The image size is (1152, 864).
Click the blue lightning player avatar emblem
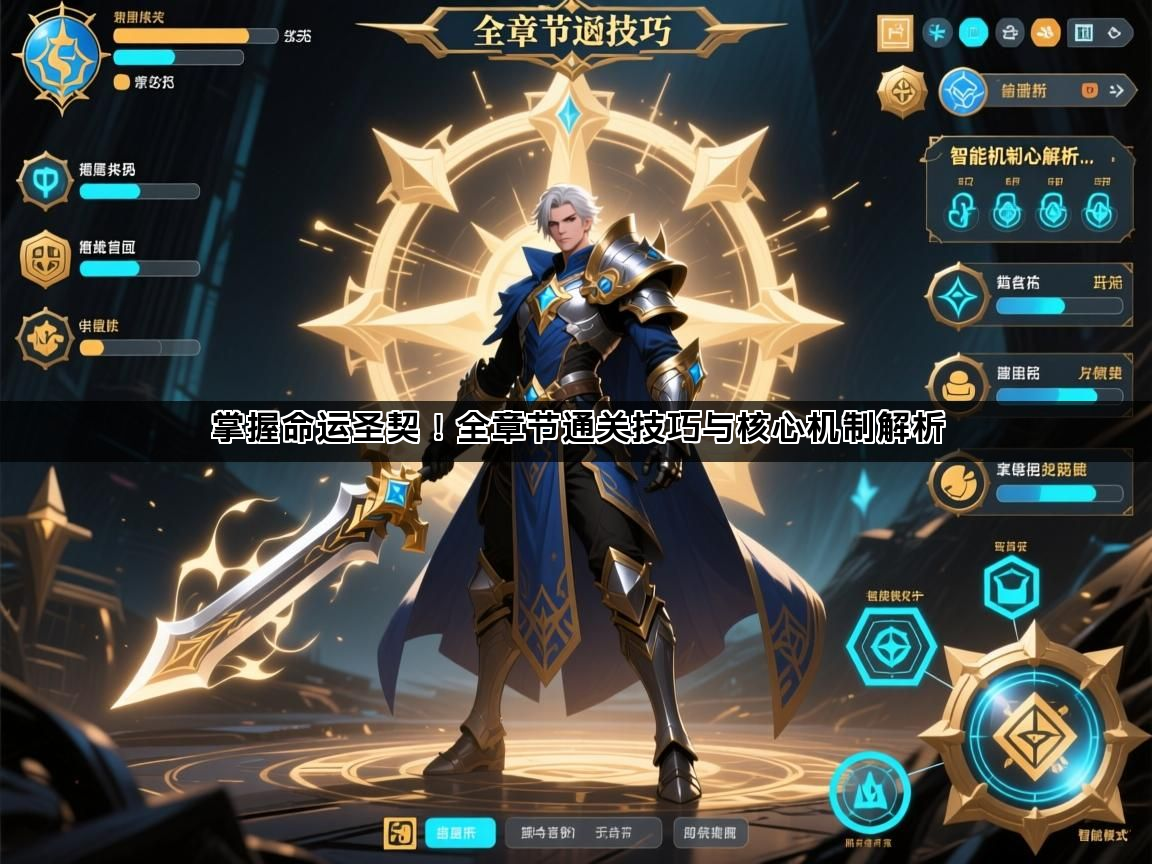pyautogui.click(x=61, y=56)
